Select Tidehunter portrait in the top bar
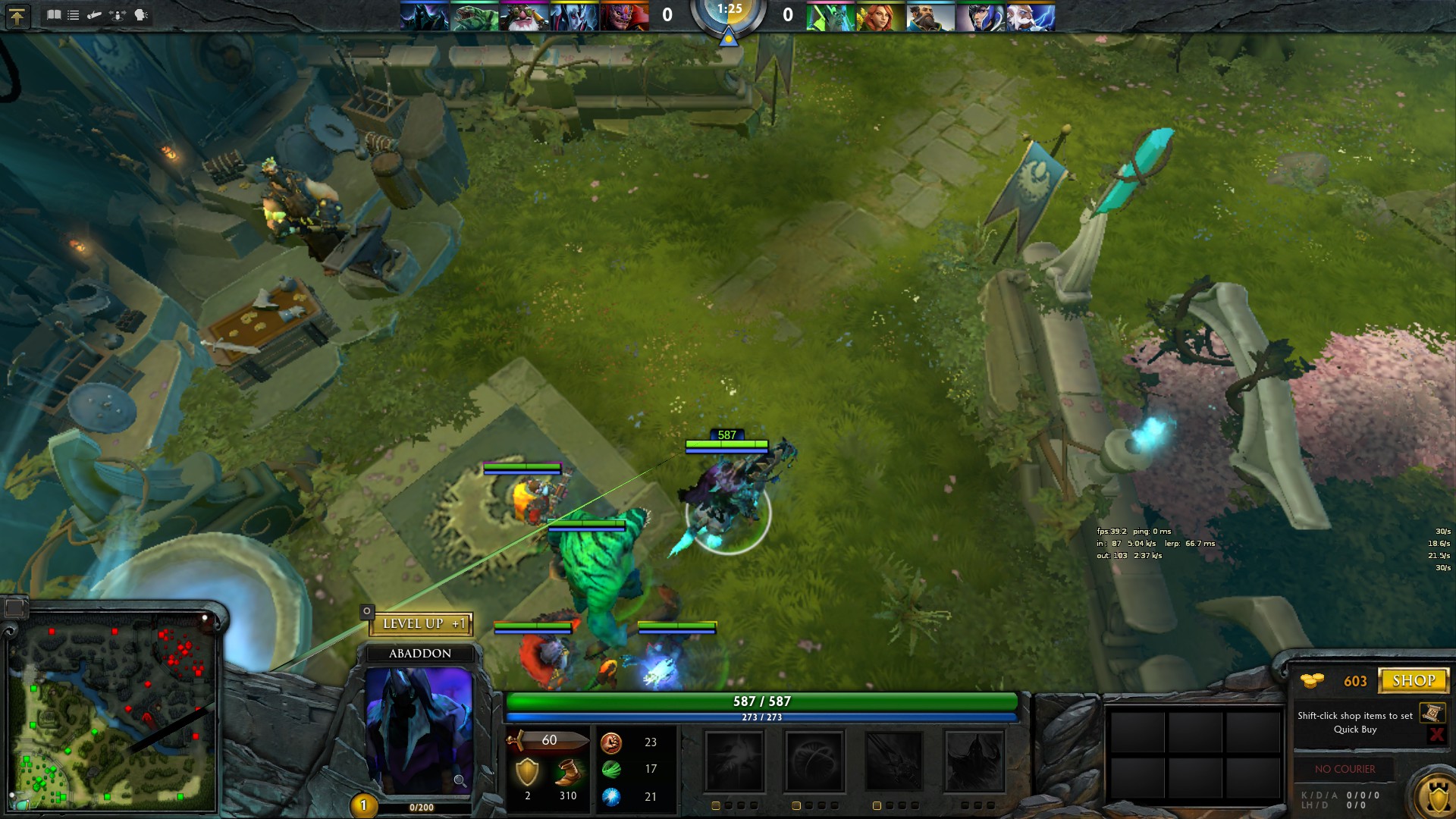1456x819 pixels. click(x=474, y=17)
